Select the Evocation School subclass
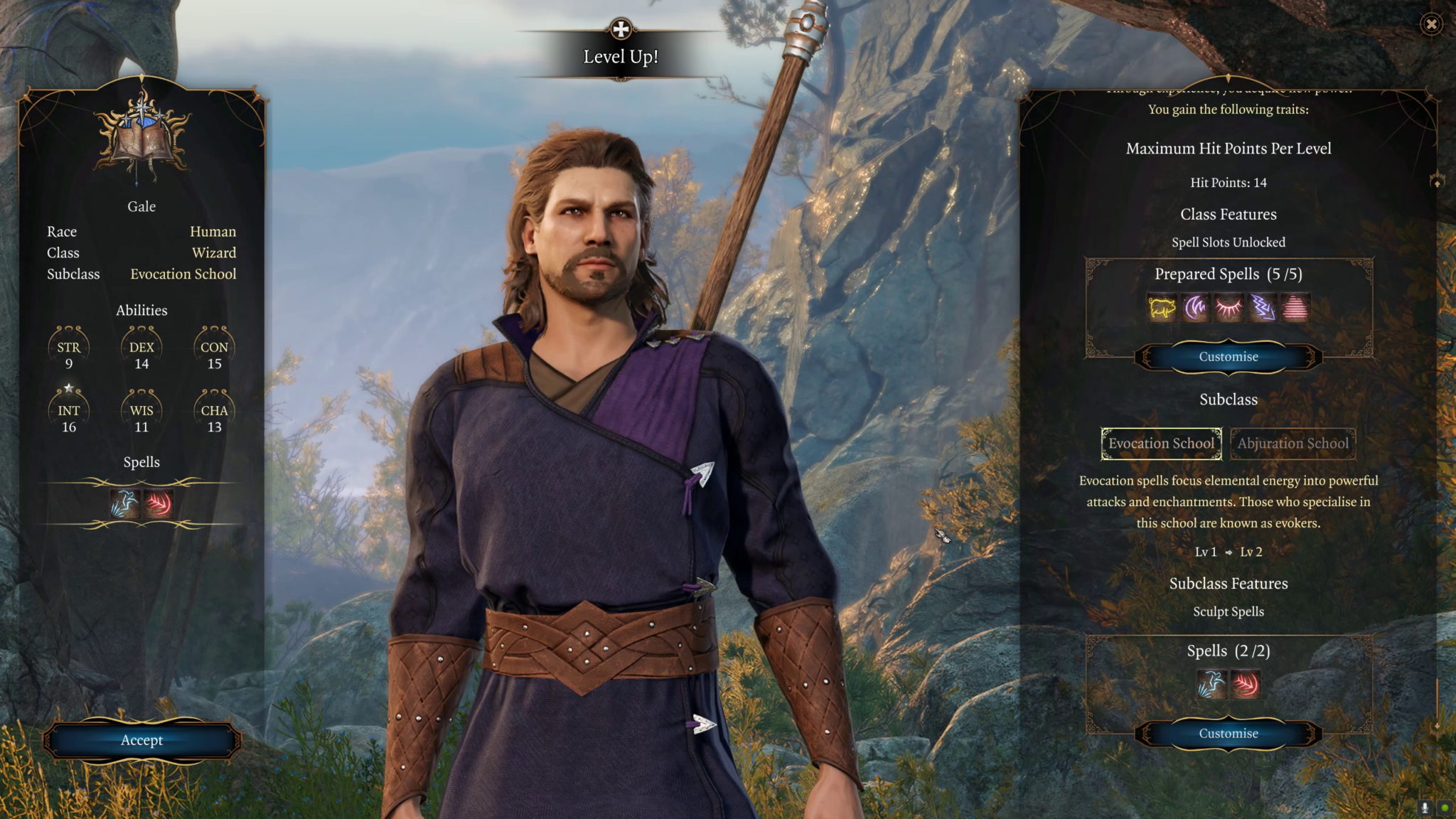The image size is (1456, 819). 1161,444
